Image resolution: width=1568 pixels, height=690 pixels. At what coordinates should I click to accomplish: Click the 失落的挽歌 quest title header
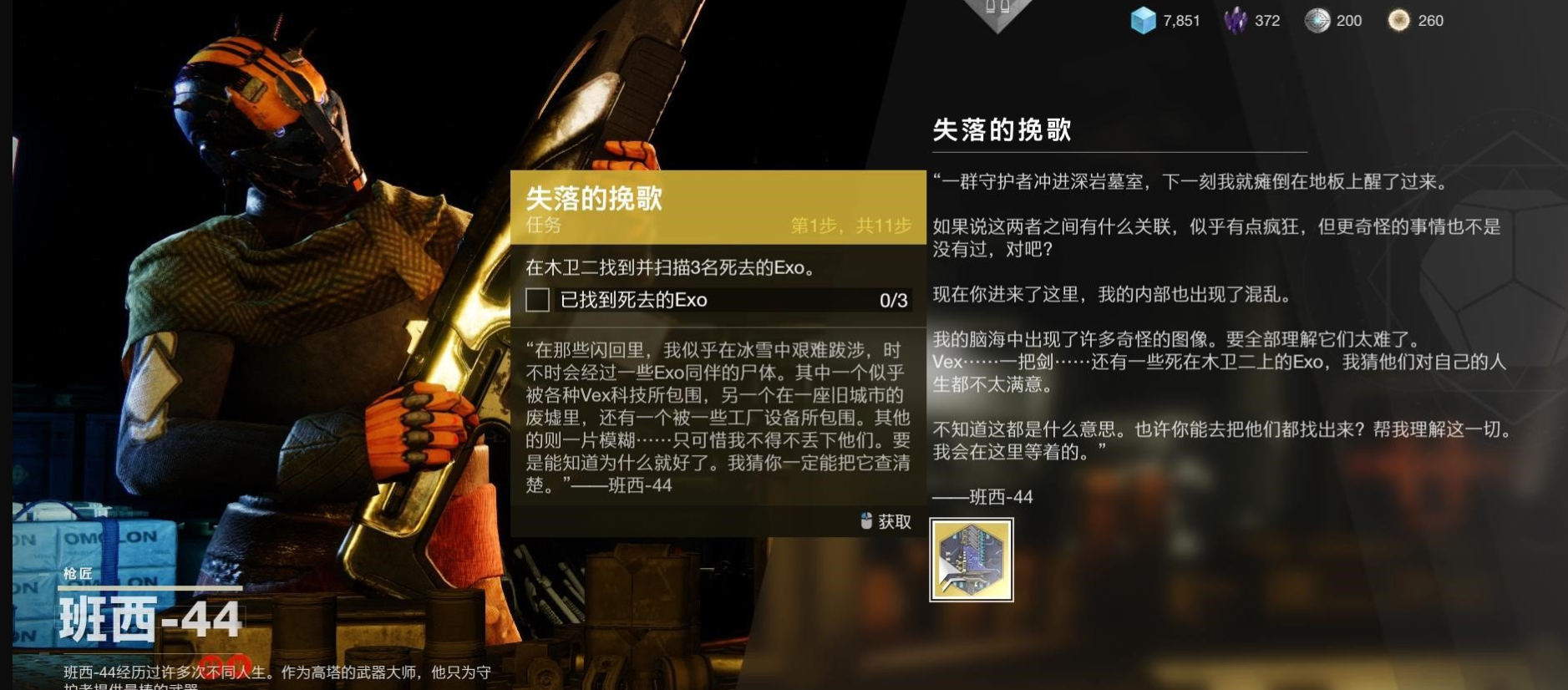tap(593, 197)
